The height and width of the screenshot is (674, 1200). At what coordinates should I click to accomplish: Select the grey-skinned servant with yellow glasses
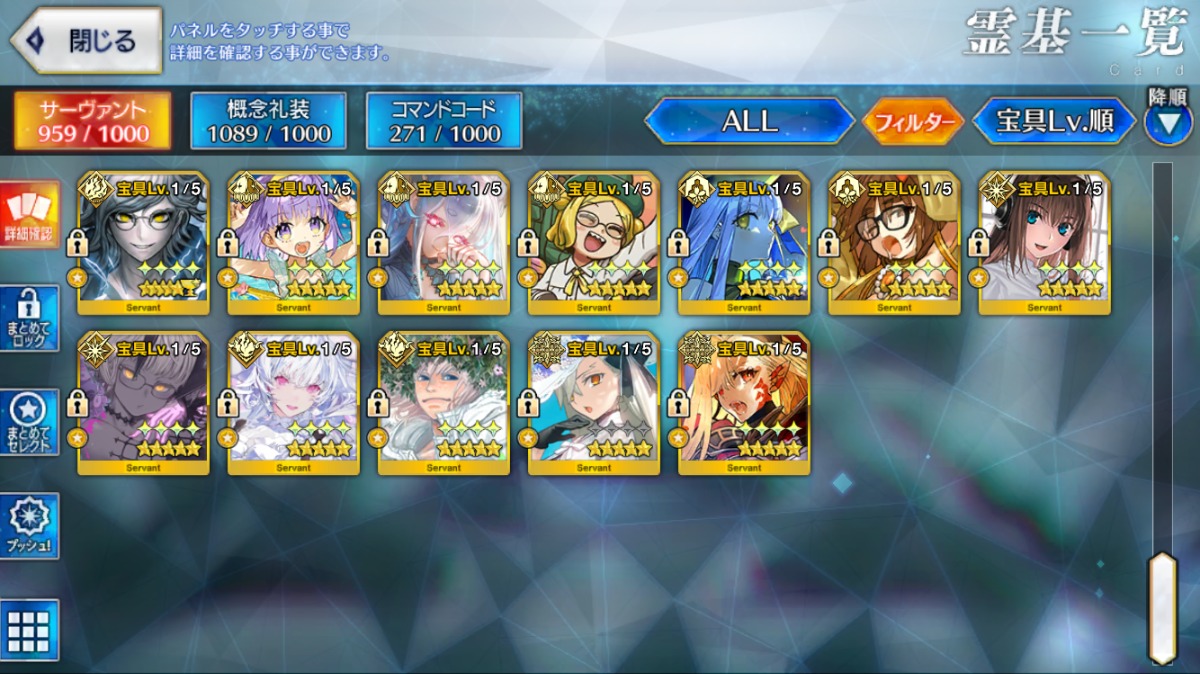click(x=143, y=243)
